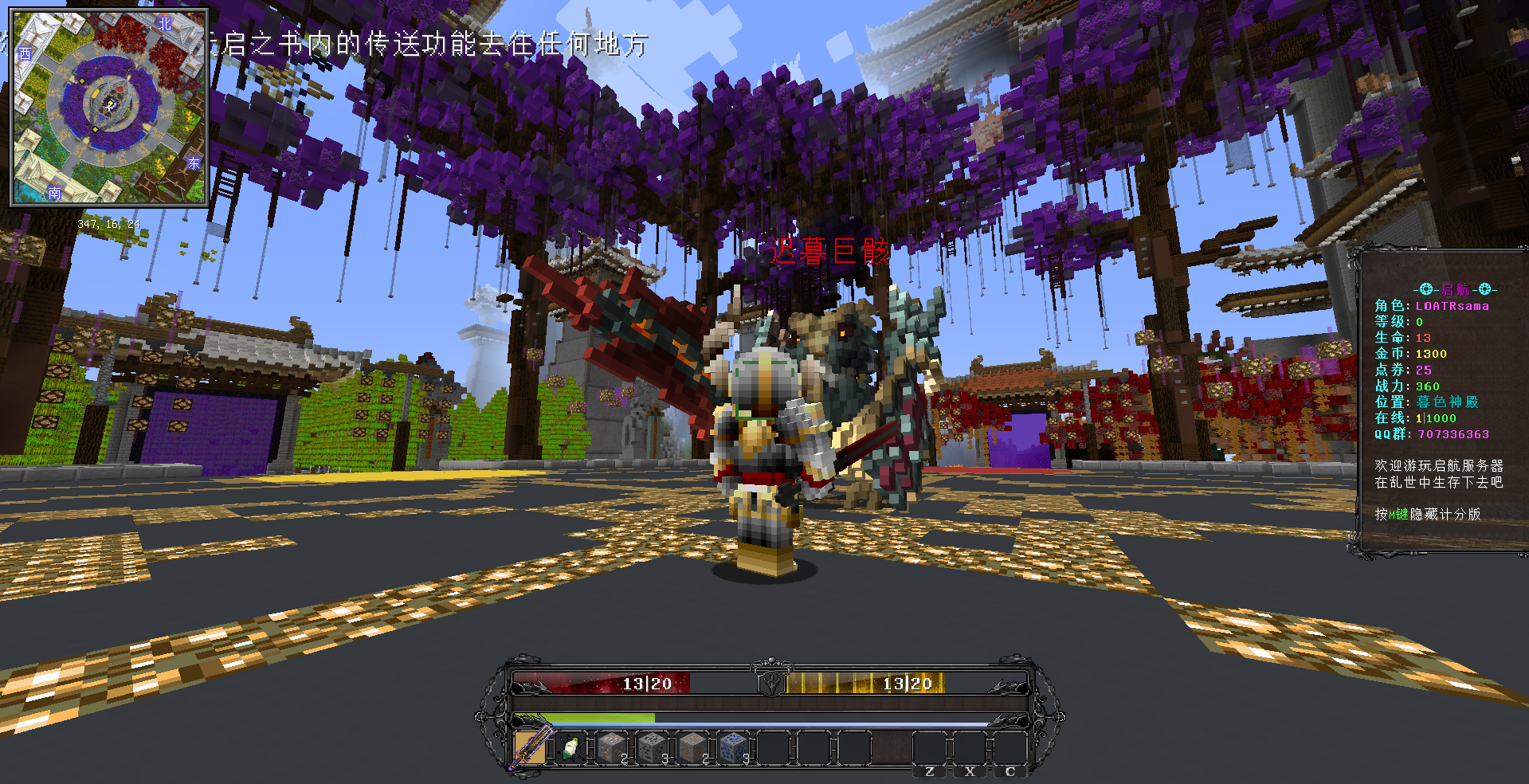Pick the gray coal ore stack
The image size is (1529, 784).
click(653, 748)
